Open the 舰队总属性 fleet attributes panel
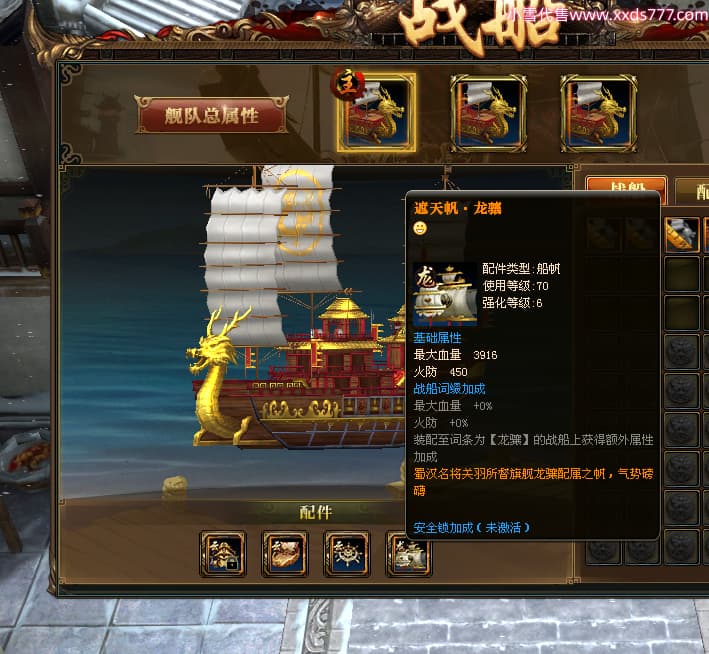This screenshot has height=654, width=709. pyautogui.click(x=211, y=116)
